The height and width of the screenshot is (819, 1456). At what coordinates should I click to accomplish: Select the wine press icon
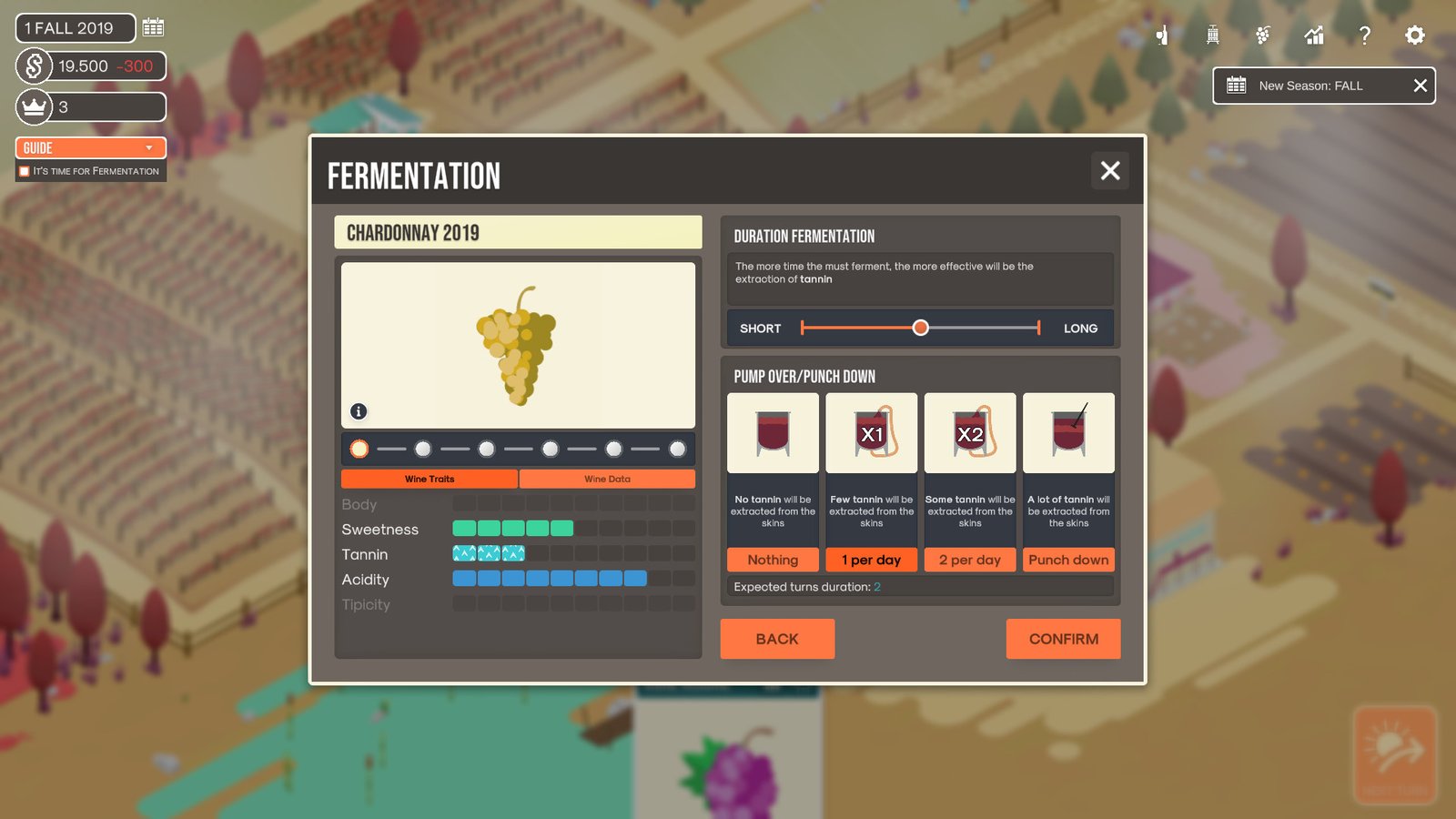pyautogui.click(x=1211, y=35)
